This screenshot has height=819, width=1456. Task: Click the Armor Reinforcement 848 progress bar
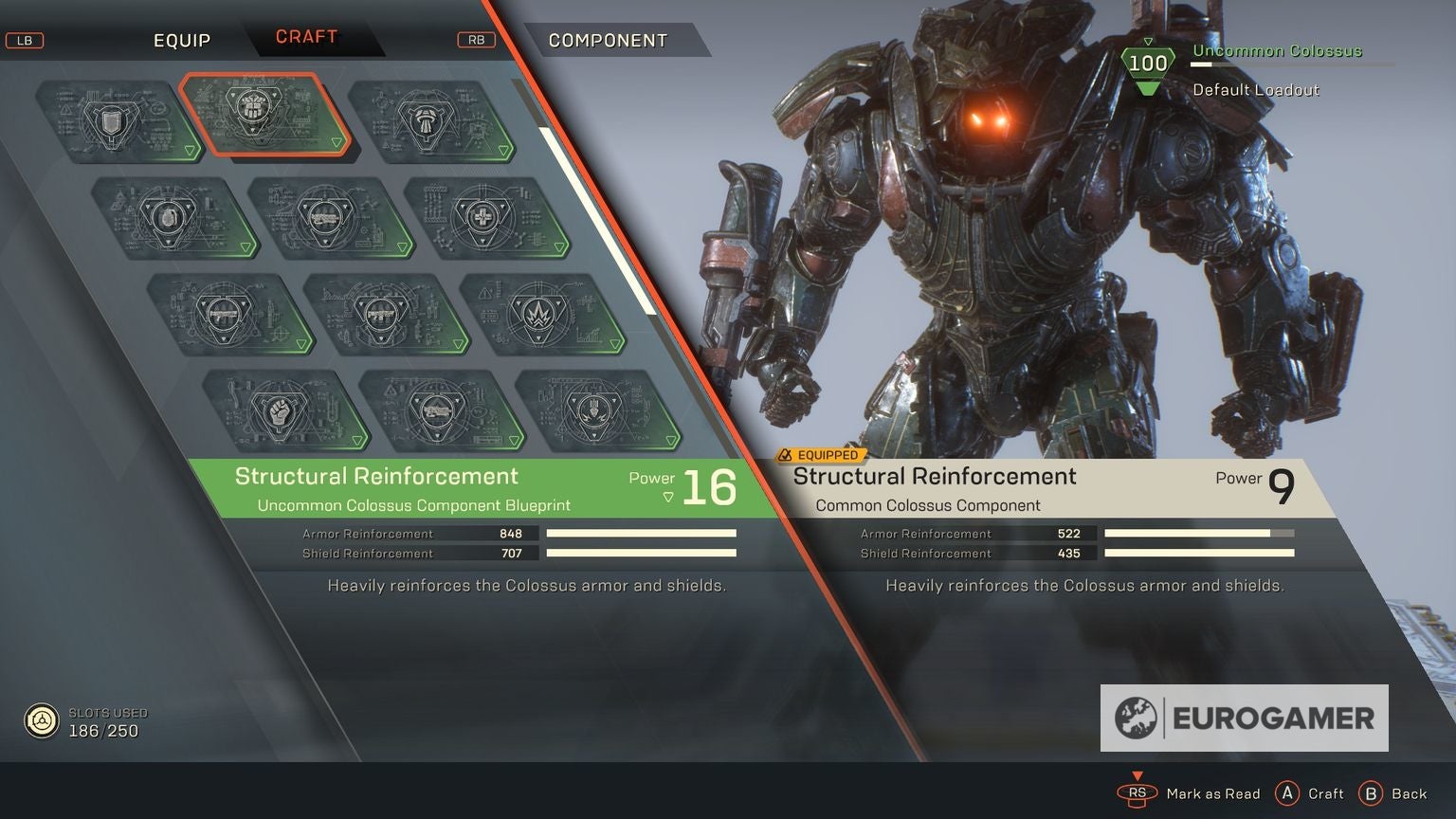point(641,533)
